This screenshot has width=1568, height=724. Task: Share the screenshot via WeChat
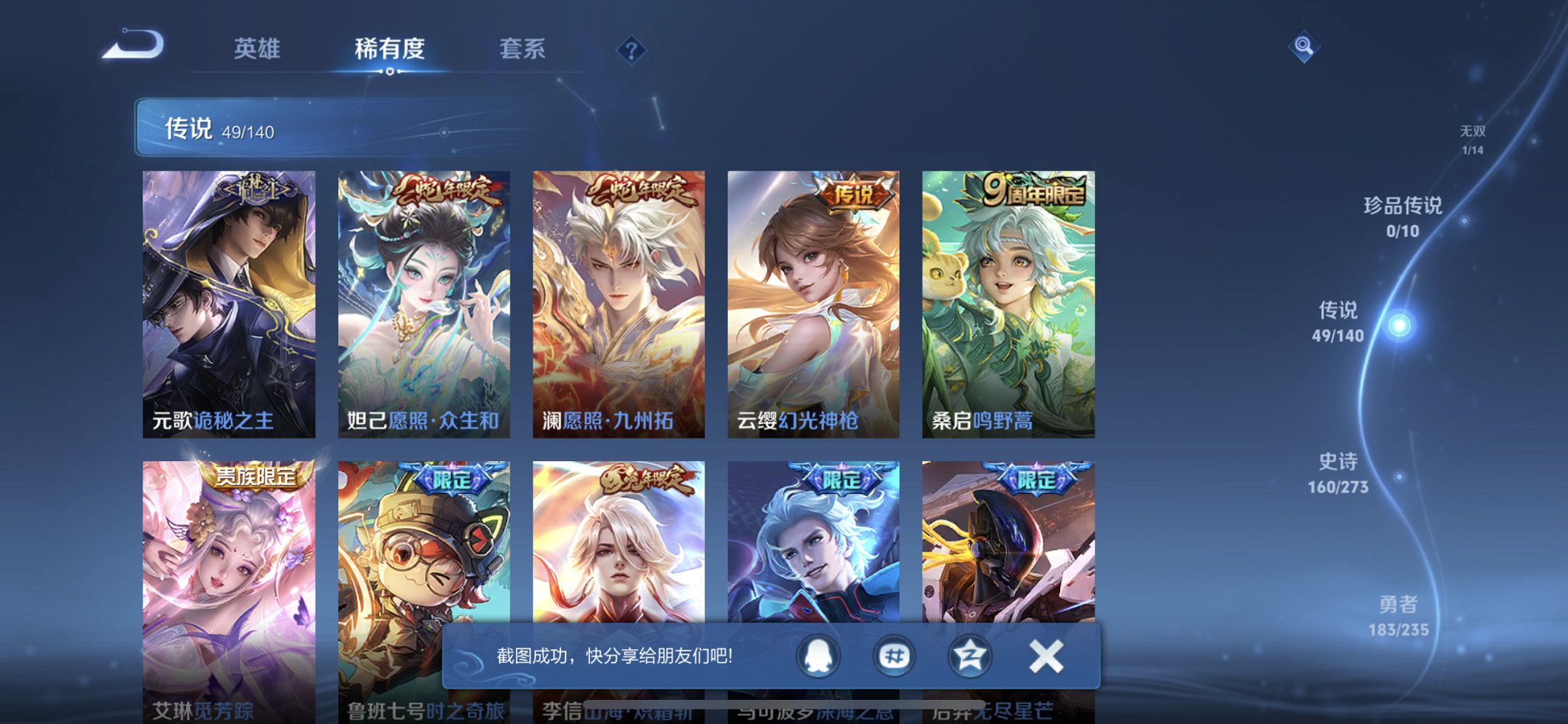(x=893, y=655)
